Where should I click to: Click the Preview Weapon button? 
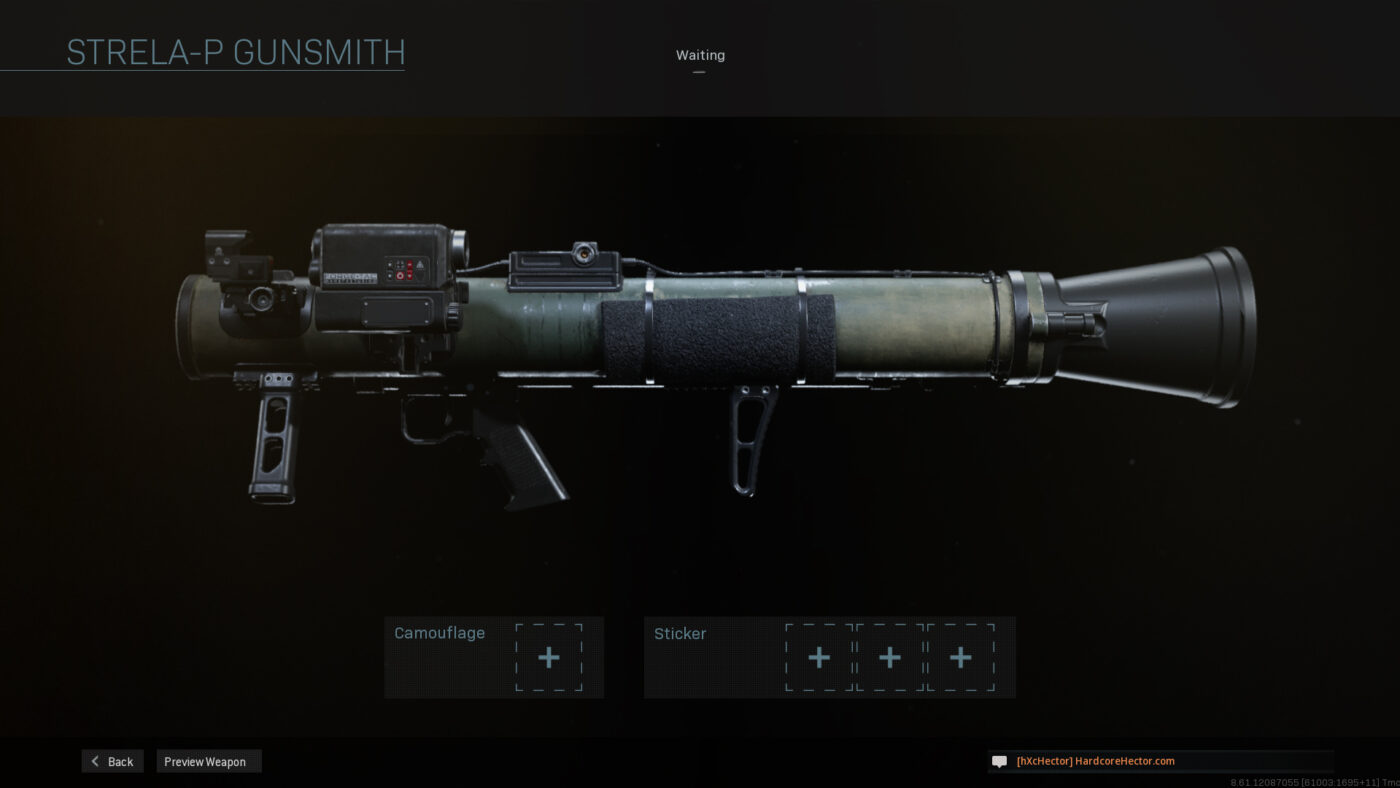(x=208, y=761)
